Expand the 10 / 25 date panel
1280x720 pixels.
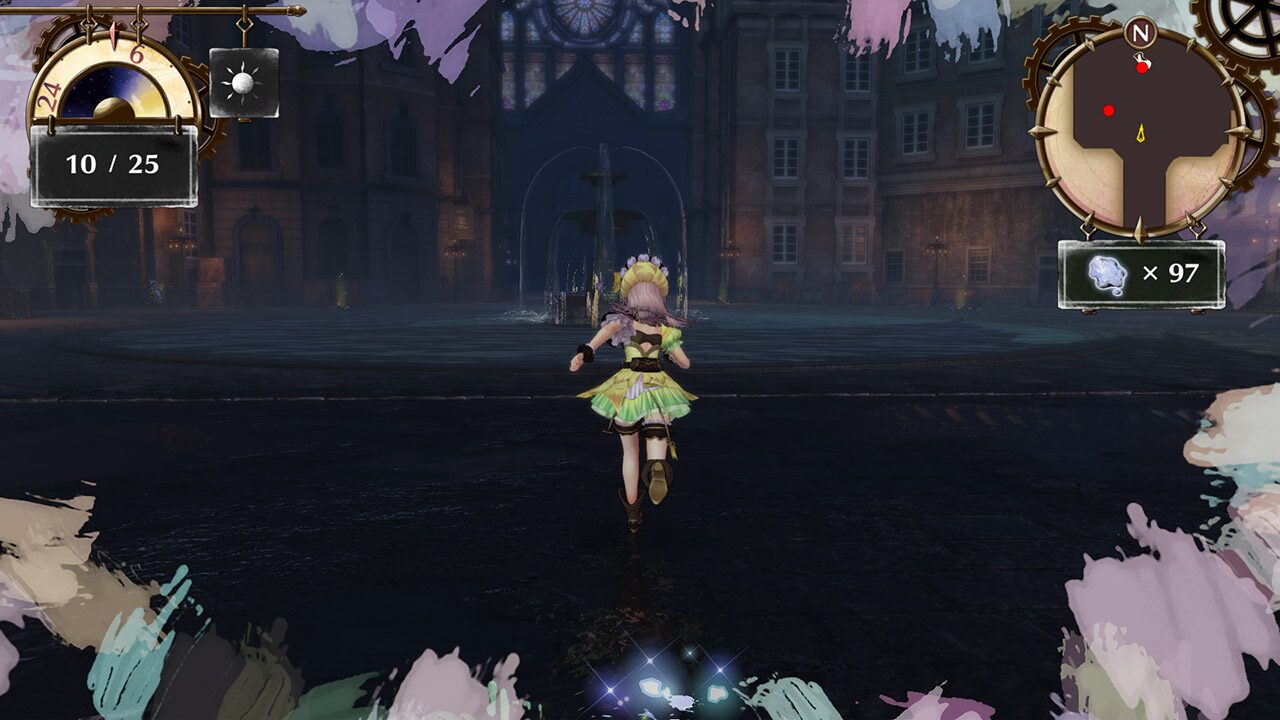click(x=111, y=163)
